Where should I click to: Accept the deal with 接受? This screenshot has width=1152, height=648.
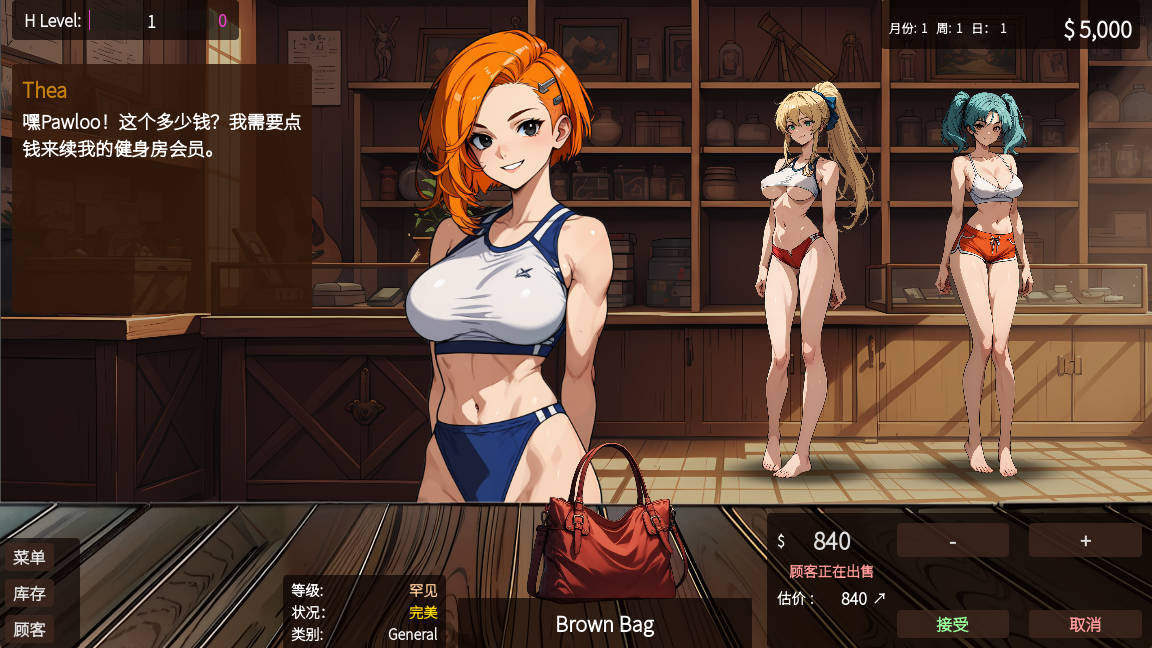tap(952, 624)
